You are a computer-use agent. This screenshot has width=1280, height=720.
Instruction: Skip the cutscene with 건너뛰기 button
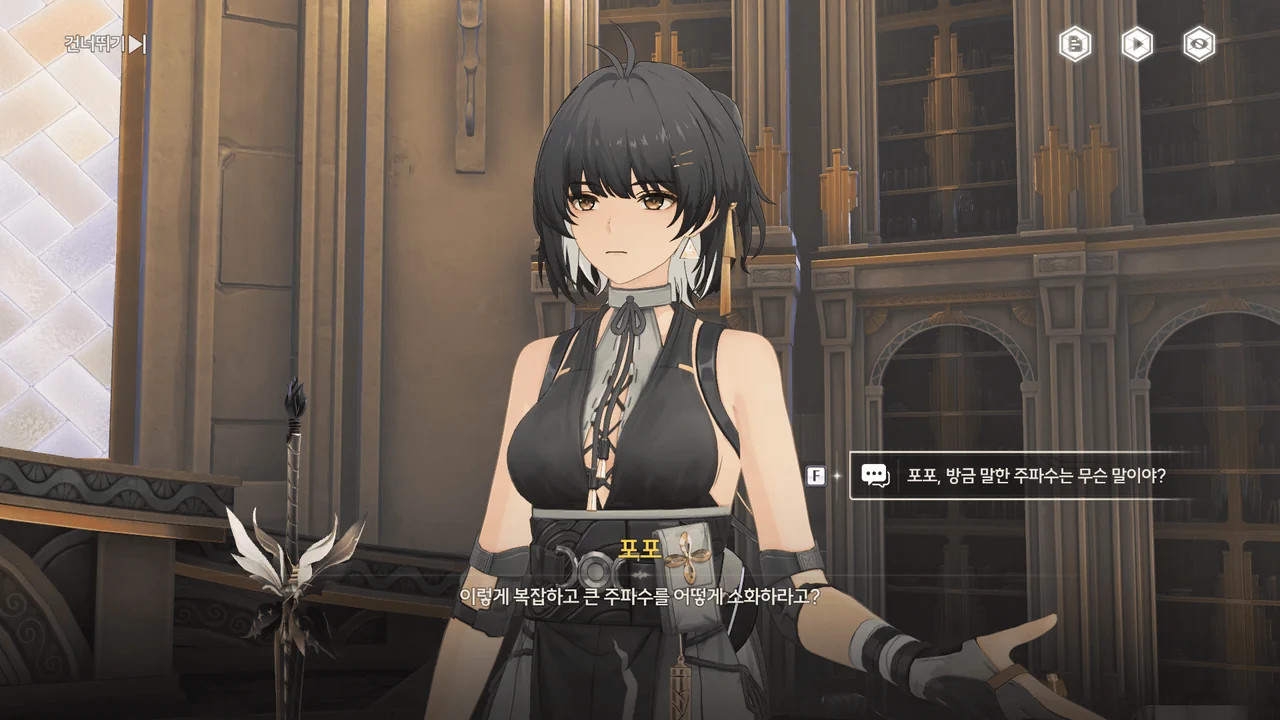point(105,44)
